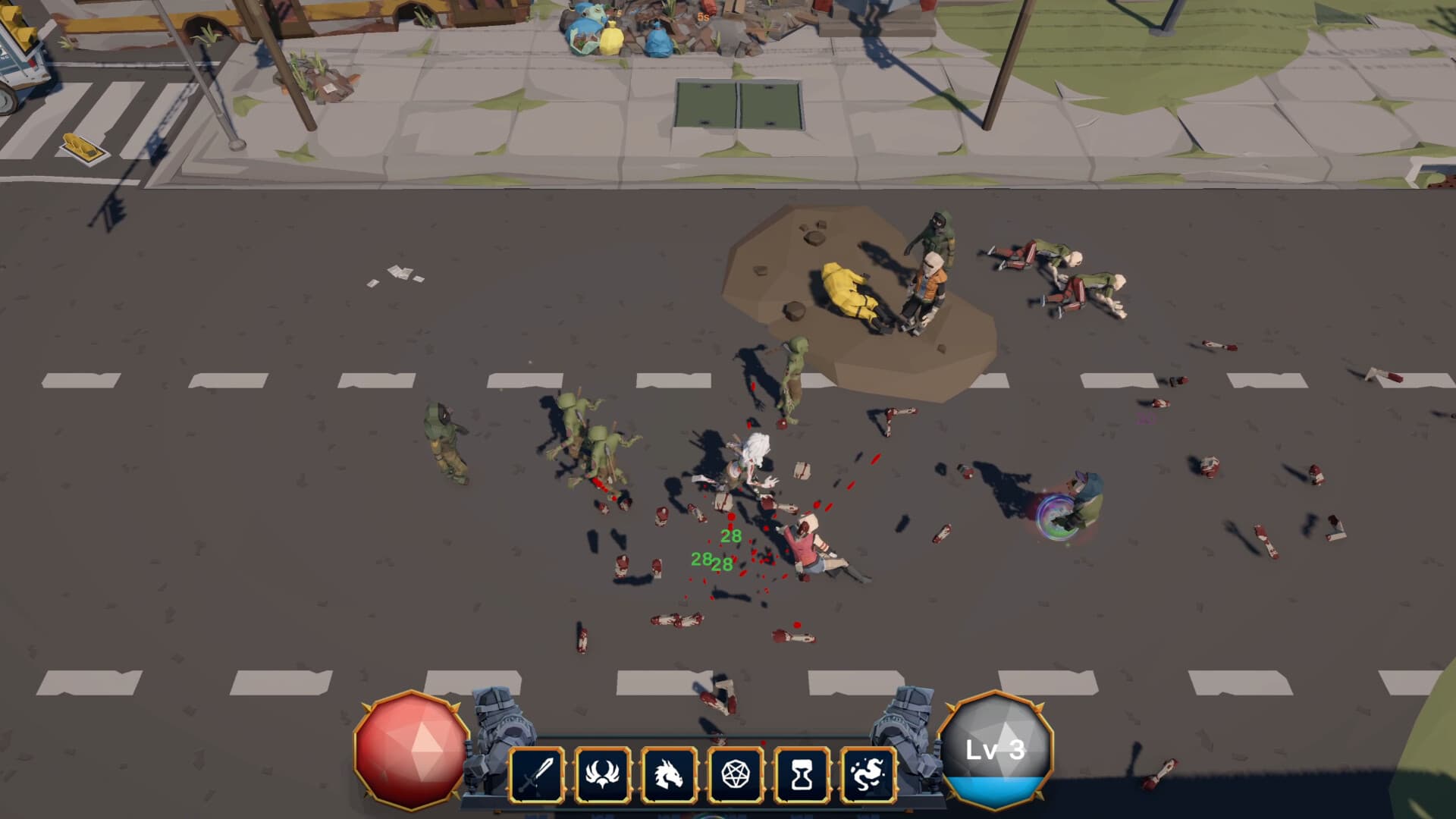The height and width of the screenshot is (819, 1456).
Task: Click the orange 5s countdown timer
Action: pyautogui.click(x=701, y=15)
